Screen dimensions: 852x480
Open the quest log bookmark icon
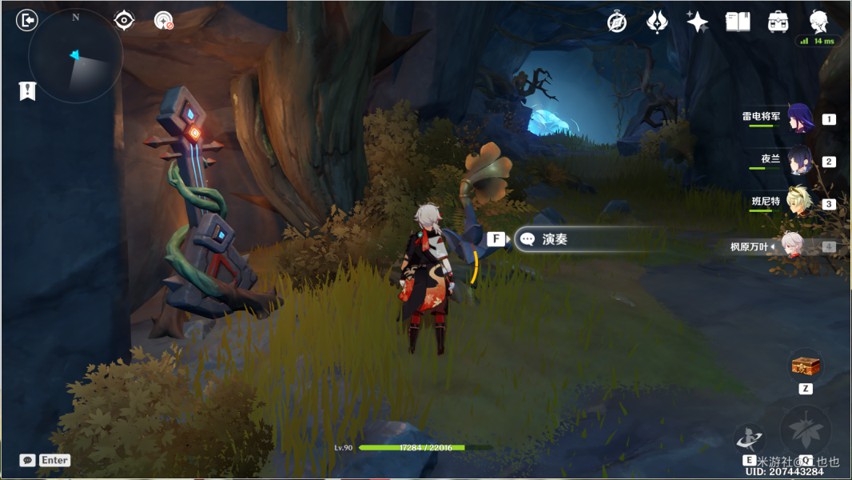(x=27, y=91)
